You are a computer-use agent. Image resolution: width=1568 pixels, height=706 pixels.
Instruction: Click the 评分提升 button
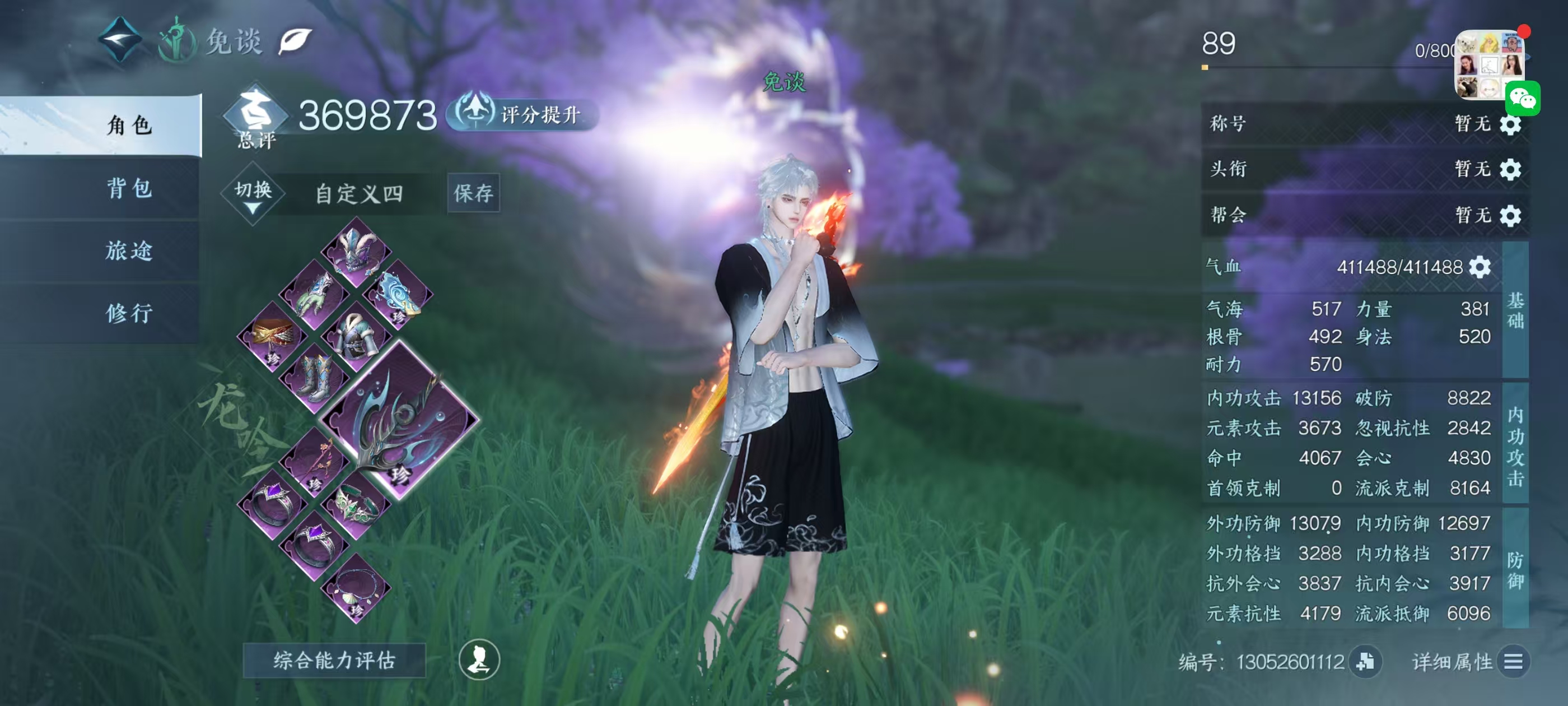524,114
